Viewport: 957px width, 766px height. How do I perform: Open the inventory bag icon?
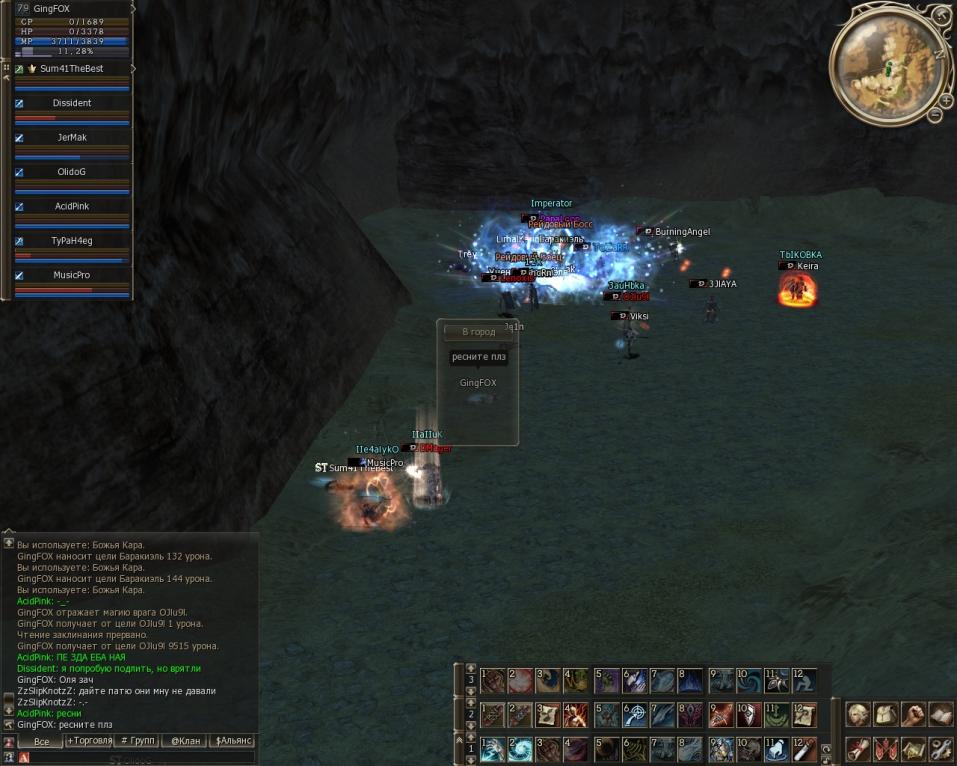click(885, 714)
